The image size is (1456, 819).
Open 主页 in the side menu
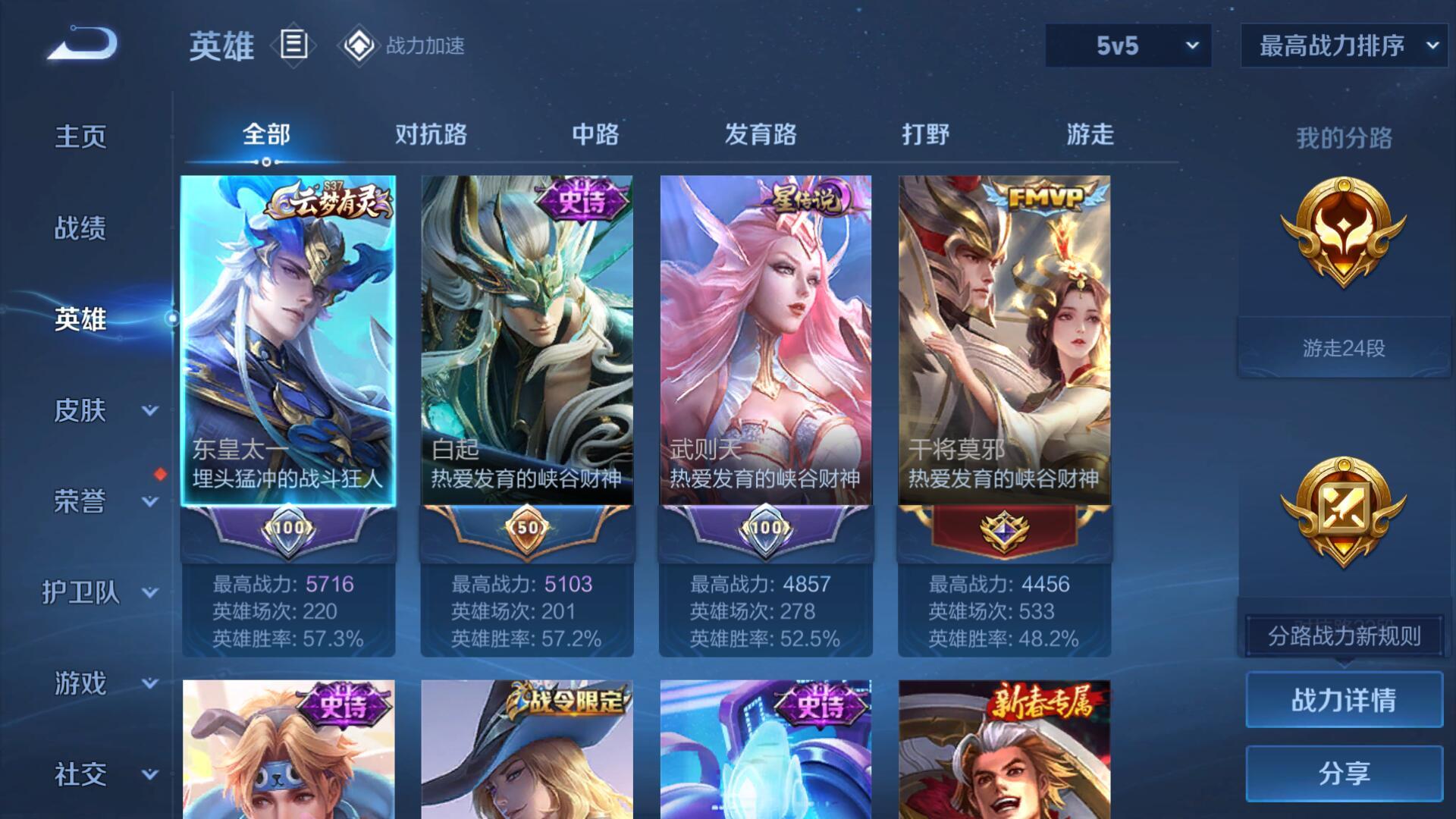tap(80, 137)
